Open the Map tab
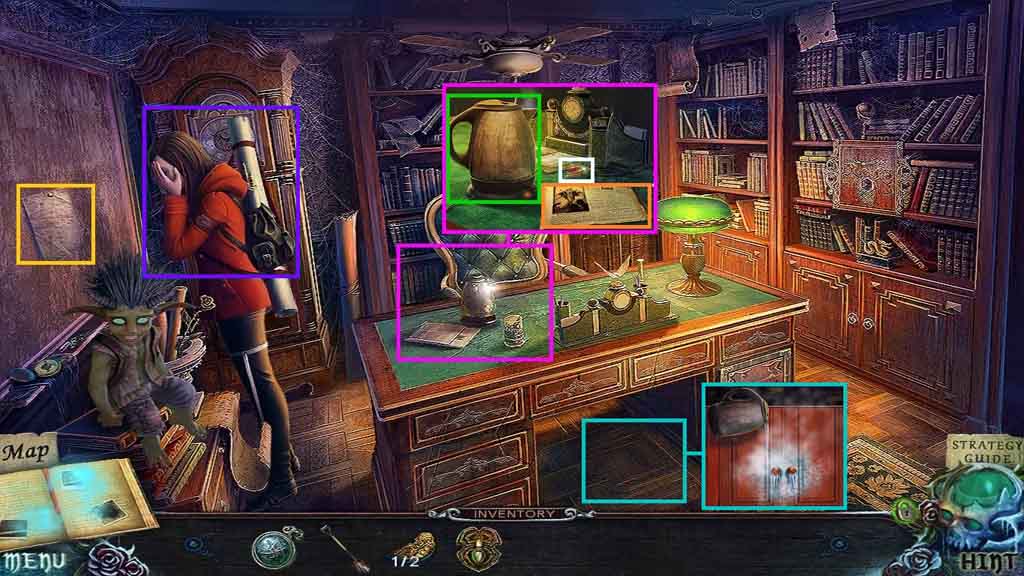The width and height of the screenshot is (1024, 576). click(x=26, y=452)
